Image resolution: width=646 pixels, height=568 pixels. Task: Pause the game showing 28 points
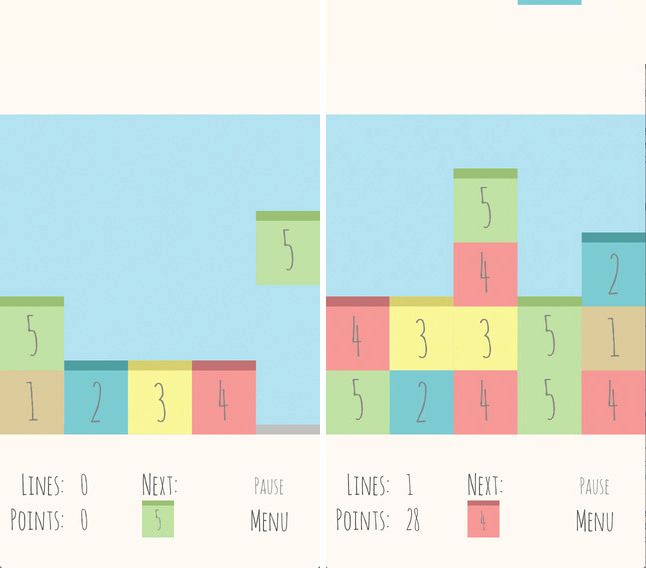594,487
